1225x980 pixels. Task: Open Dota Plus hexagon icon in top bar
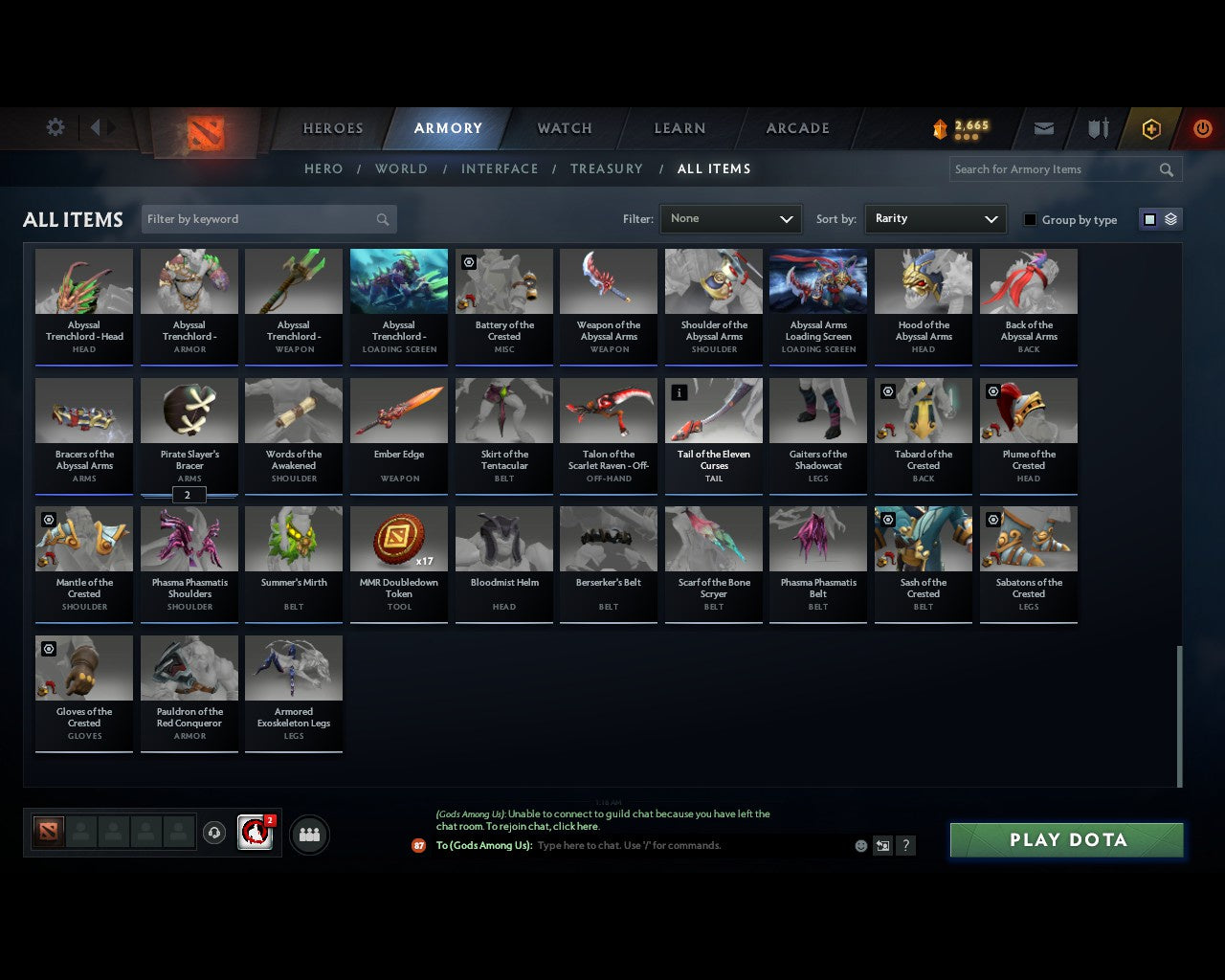click(1150, 128)
